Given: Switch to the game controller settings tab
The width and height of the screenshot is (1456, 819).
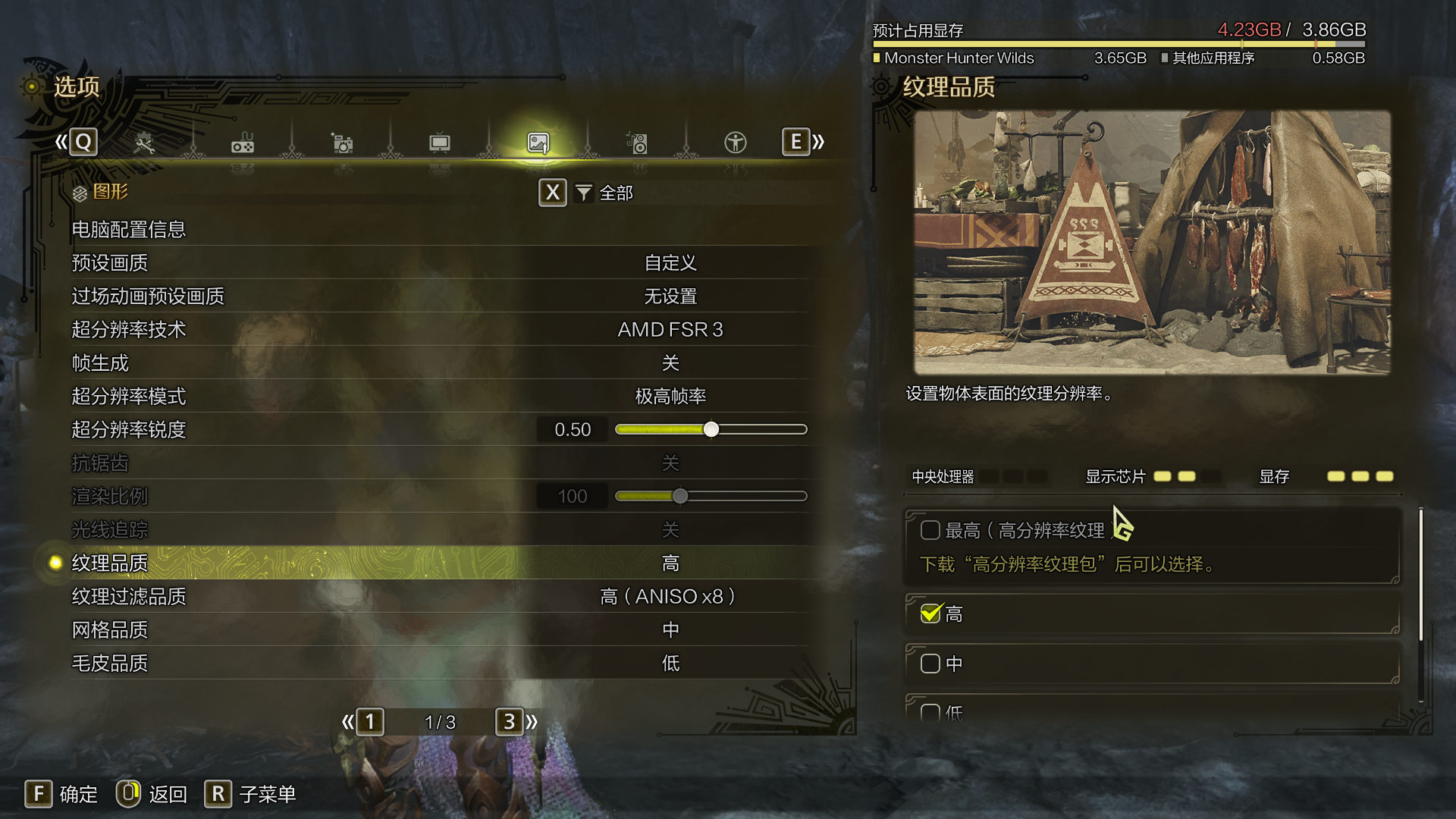Looking at the screenshot, I should tap(243, 143).
